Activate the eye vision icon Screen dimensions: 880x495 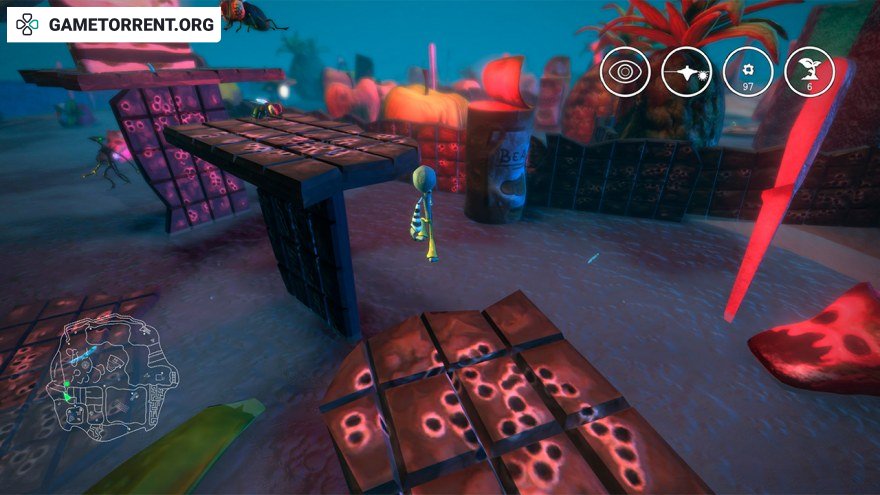(625, 72)
